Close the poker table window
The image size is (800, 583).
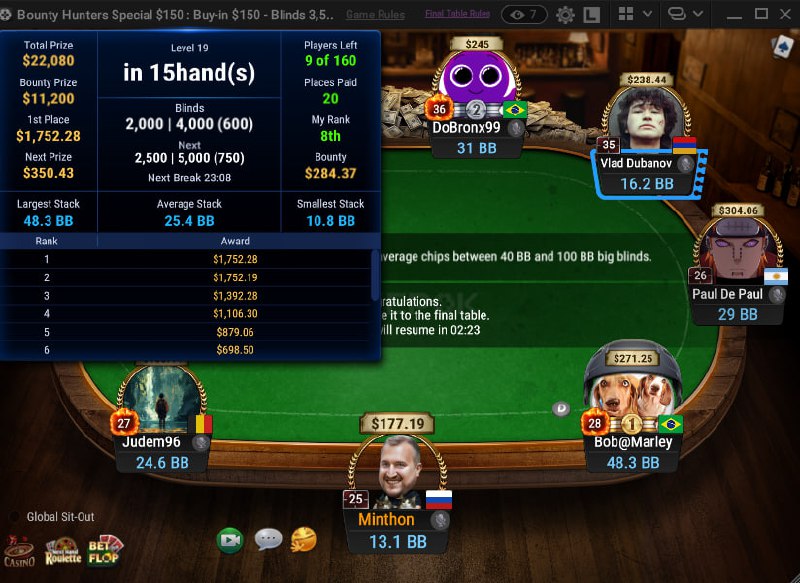(785, 14)
